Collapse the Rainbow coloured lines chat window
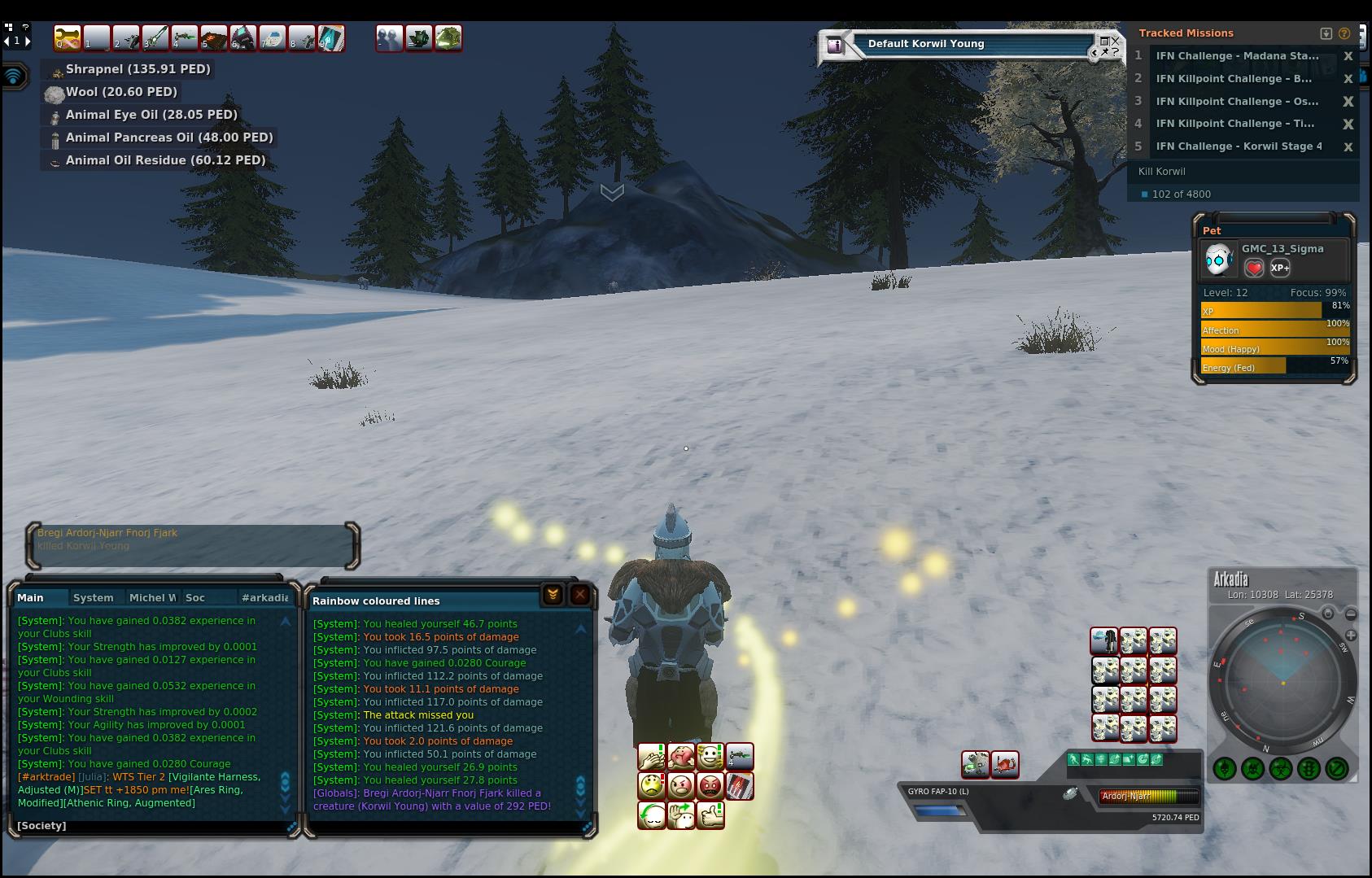This screenshot has width=1372, height=878. point(553,595)
